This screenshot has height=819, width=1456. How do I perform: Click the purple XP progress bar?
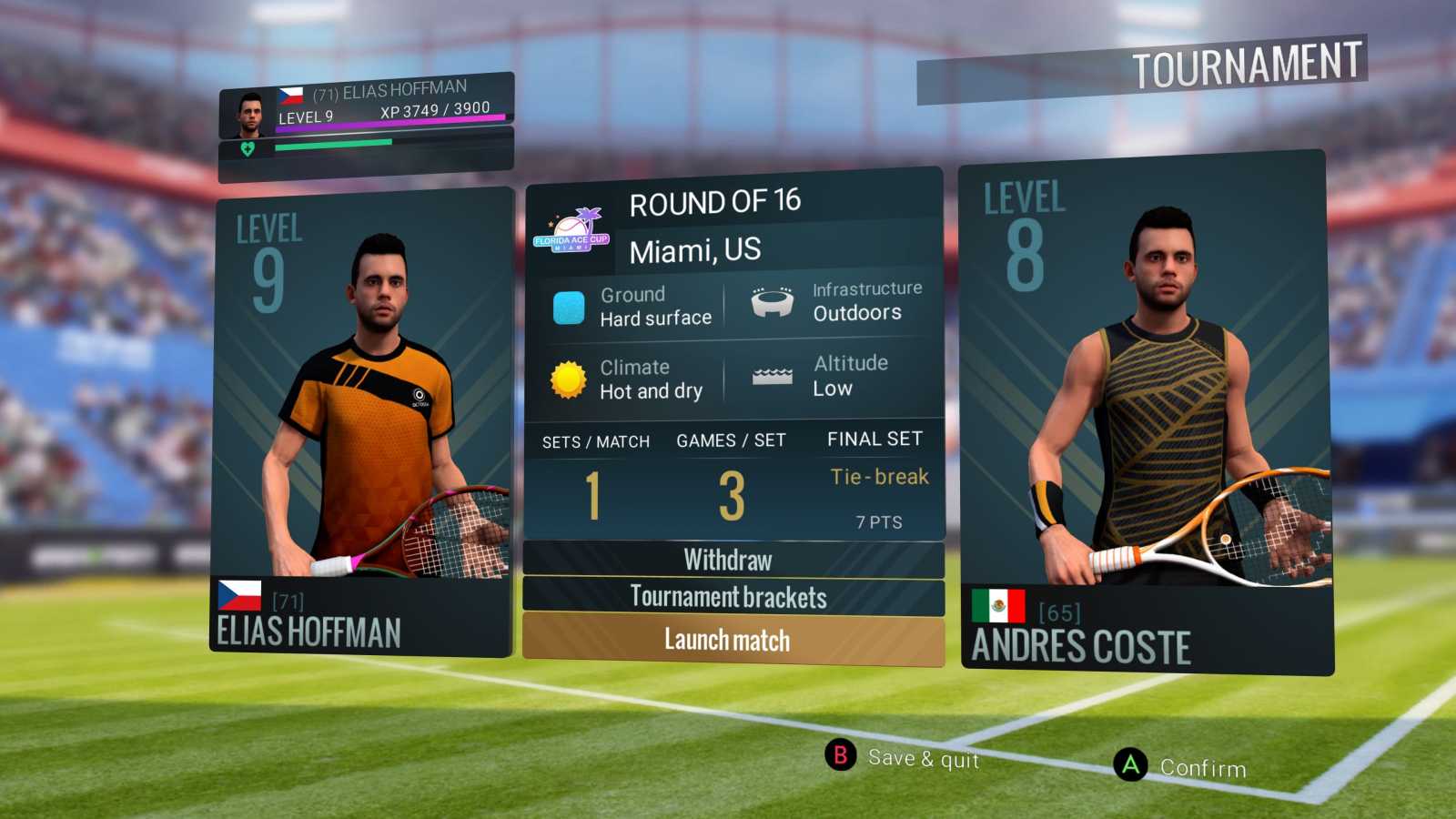pos(391,119)
